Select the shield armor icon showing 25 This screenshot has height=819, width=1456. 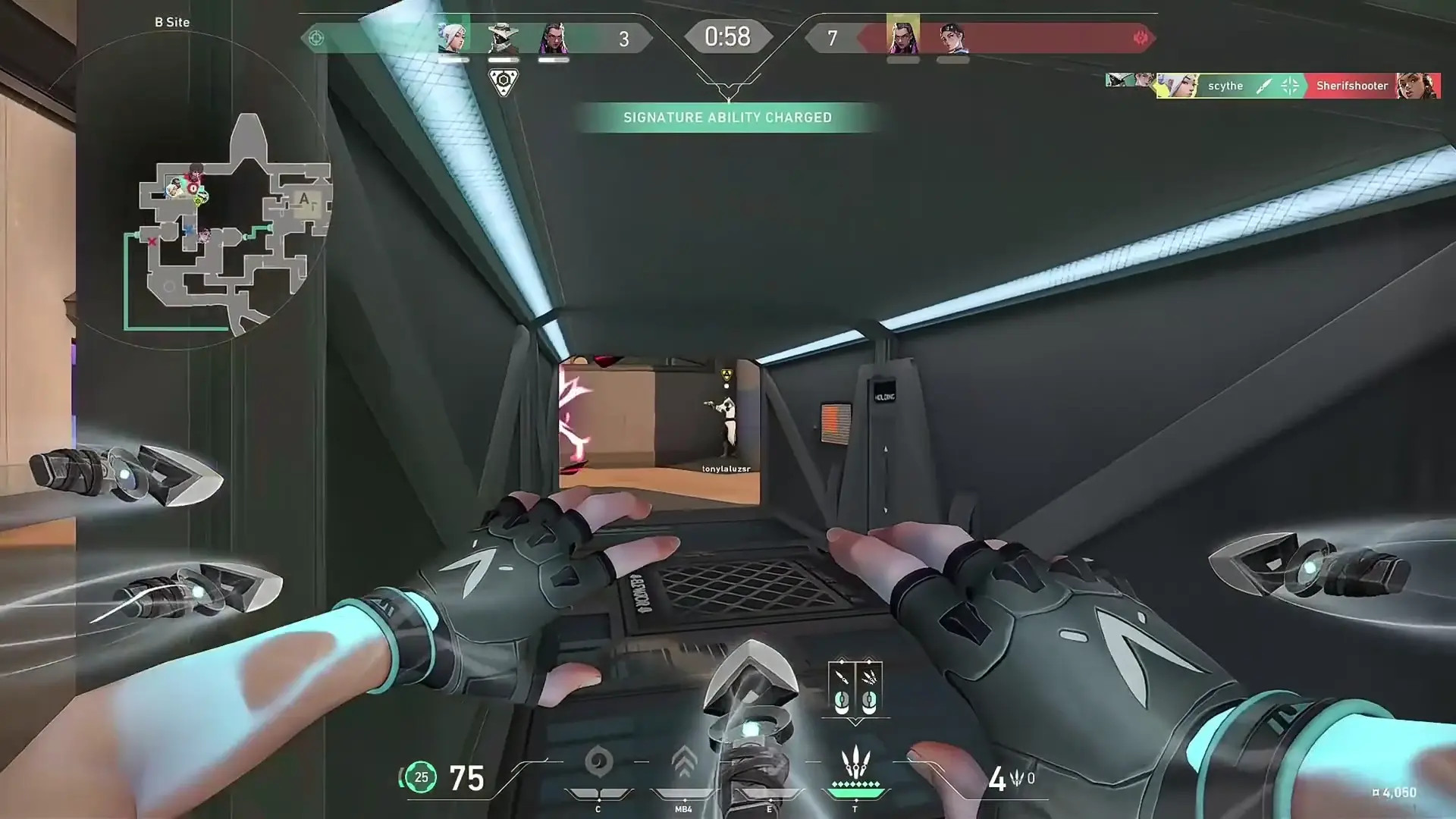(421, 777)
